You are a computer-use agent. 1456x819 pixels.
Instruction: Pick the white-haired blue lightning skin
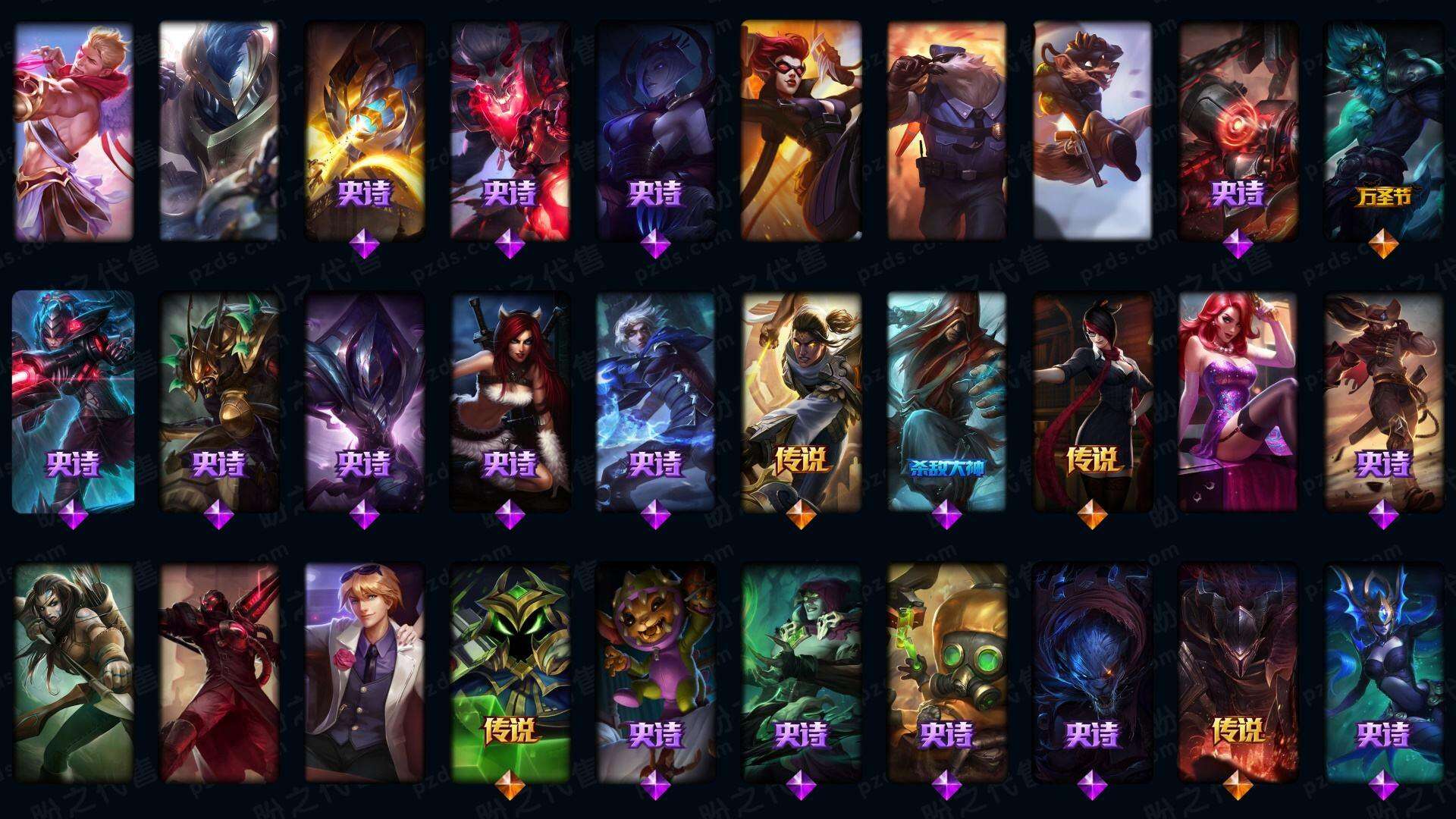pyautogui.click(x=655, y=402)
